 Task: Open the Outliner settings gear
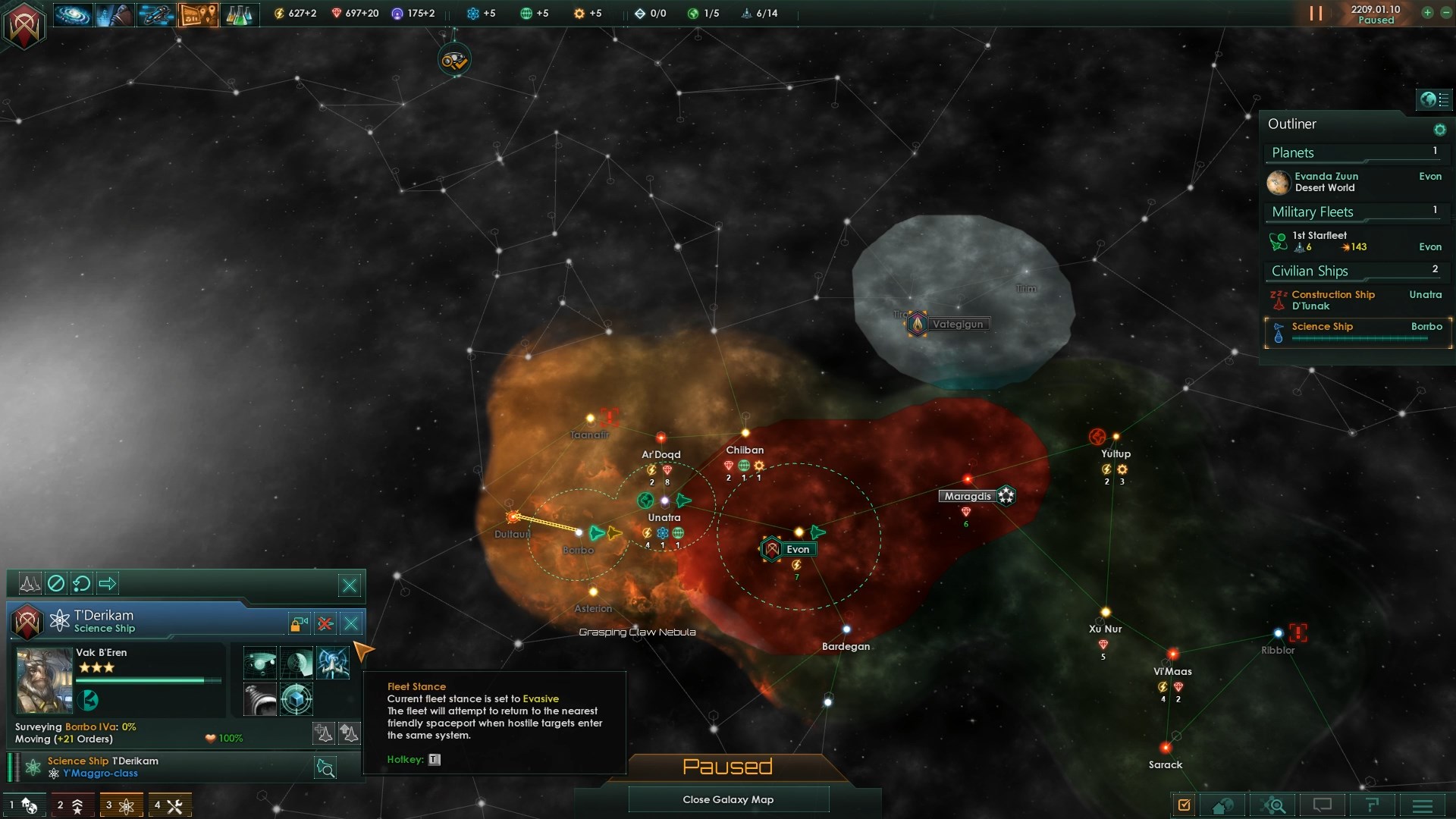tap(1439, 130)
